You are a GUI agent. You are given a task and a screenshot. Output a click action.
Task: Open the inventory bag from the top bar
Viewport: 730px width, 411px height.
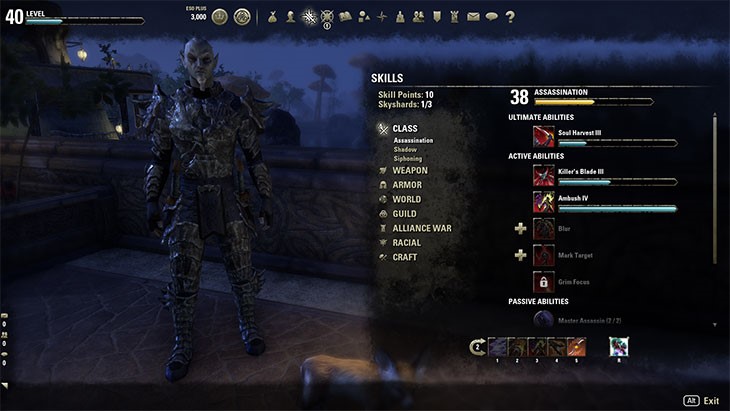click(272, 16)
